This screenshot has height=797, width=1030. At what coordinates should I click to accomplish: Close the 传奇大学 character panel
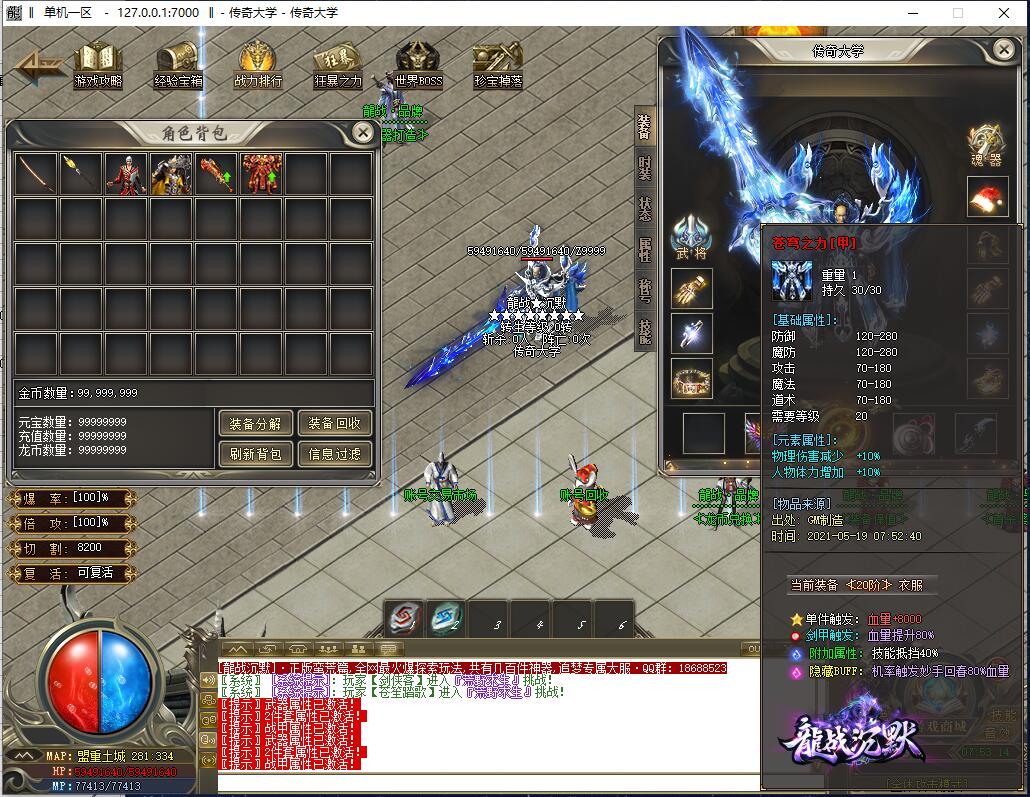click(1004, 49)
